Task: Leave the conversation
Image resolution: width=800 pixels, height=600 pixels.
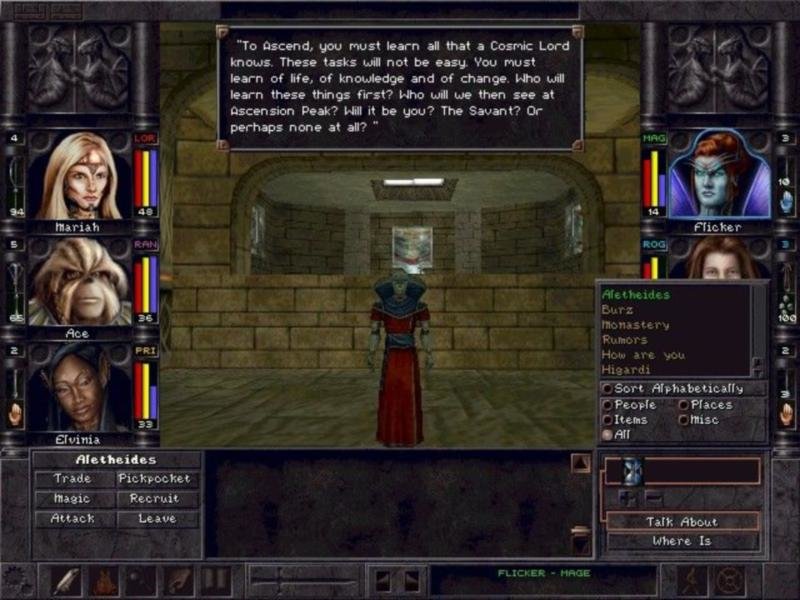Action: pos(154,519)
